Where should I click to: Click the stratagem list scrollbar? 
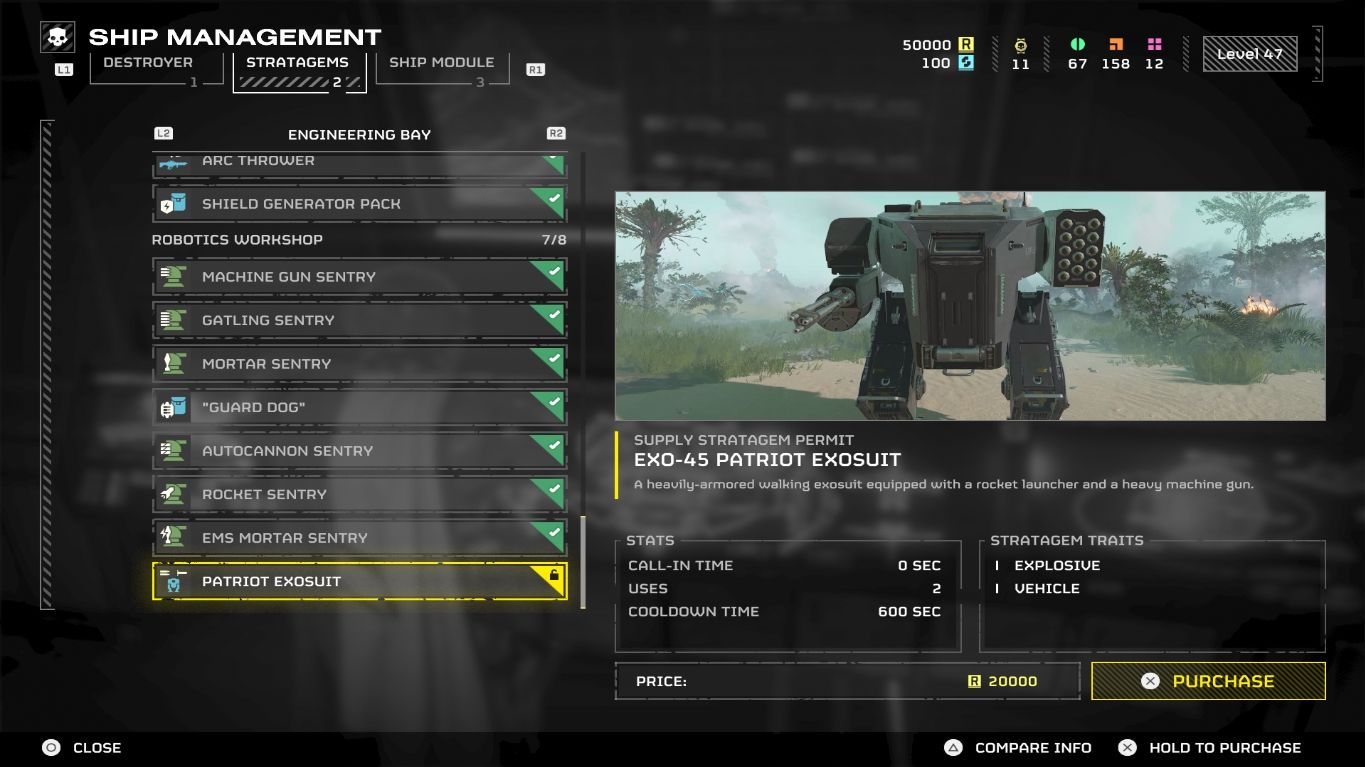(x=583, y=560)
